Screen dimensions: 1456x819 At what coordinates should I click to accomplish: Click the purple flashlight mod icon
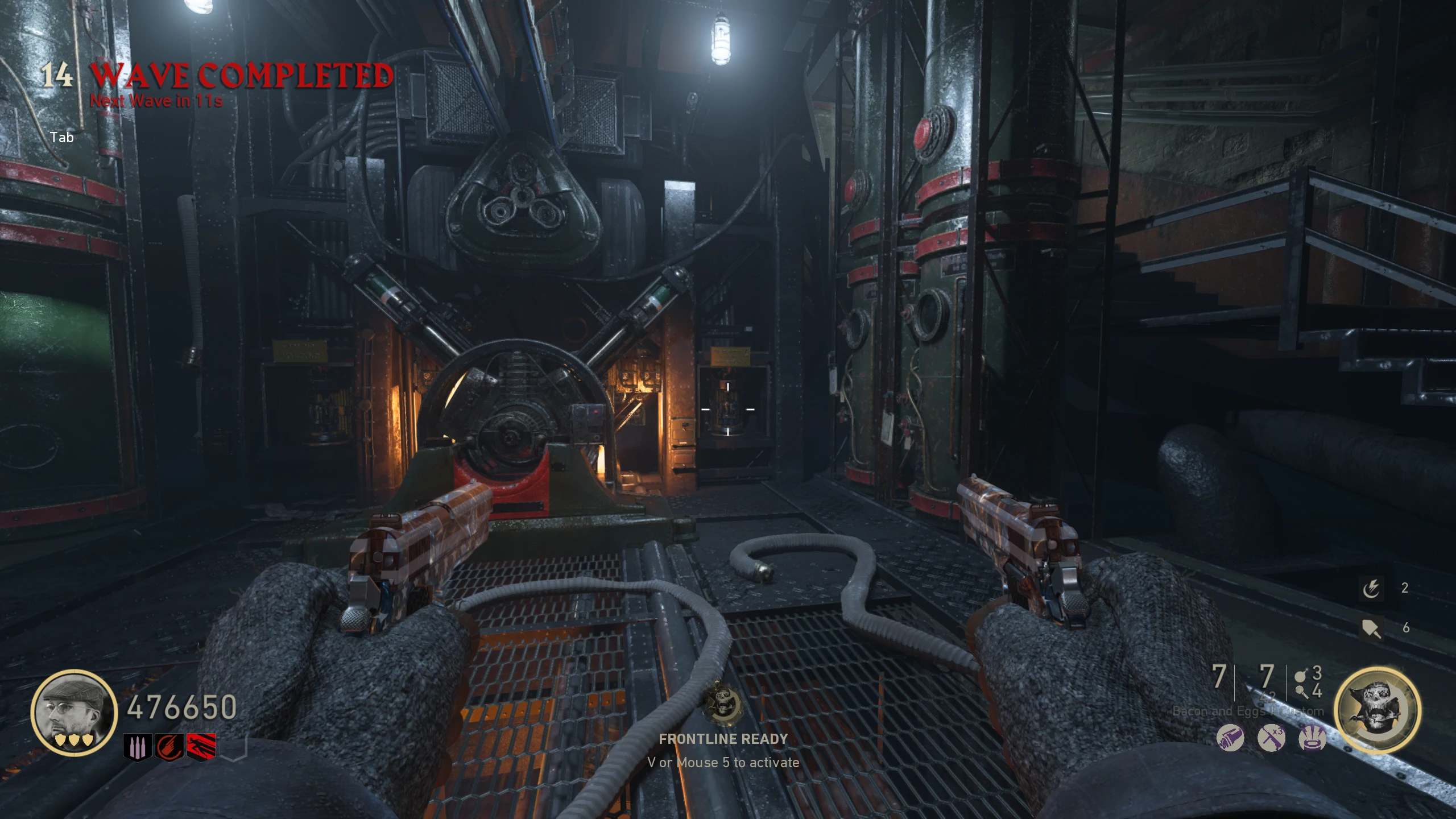point(1230,739)
